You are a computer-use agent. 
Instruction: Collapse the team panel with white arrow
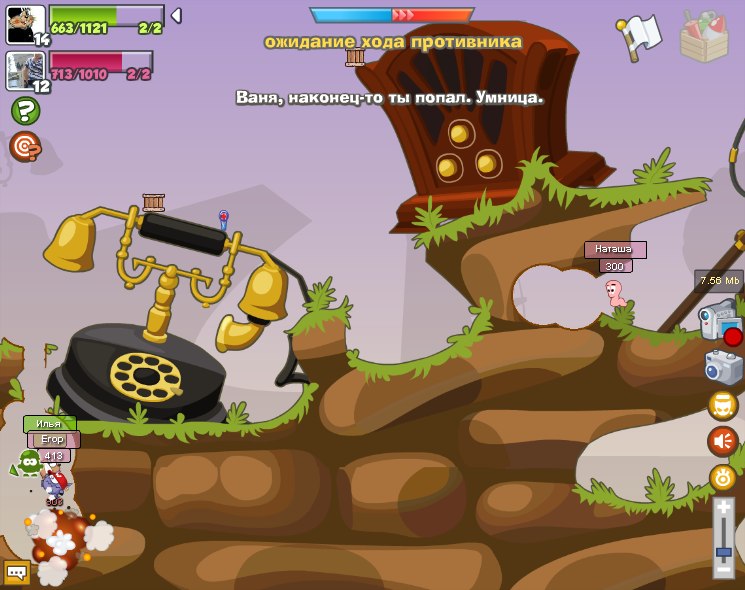pyautogui.click(x=176, y=15)
